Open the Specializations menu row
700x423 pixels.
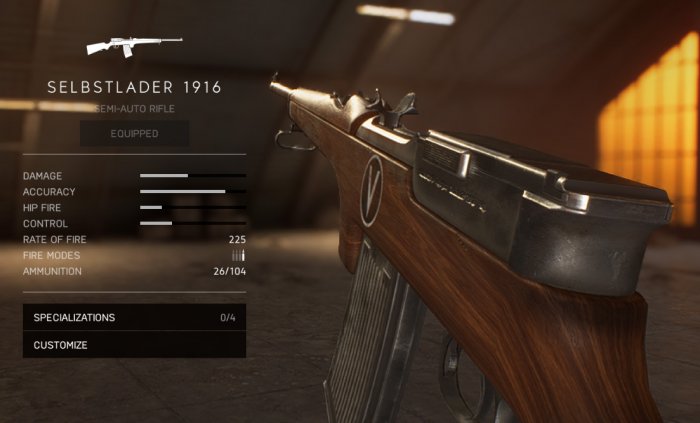tap(134, 317)
